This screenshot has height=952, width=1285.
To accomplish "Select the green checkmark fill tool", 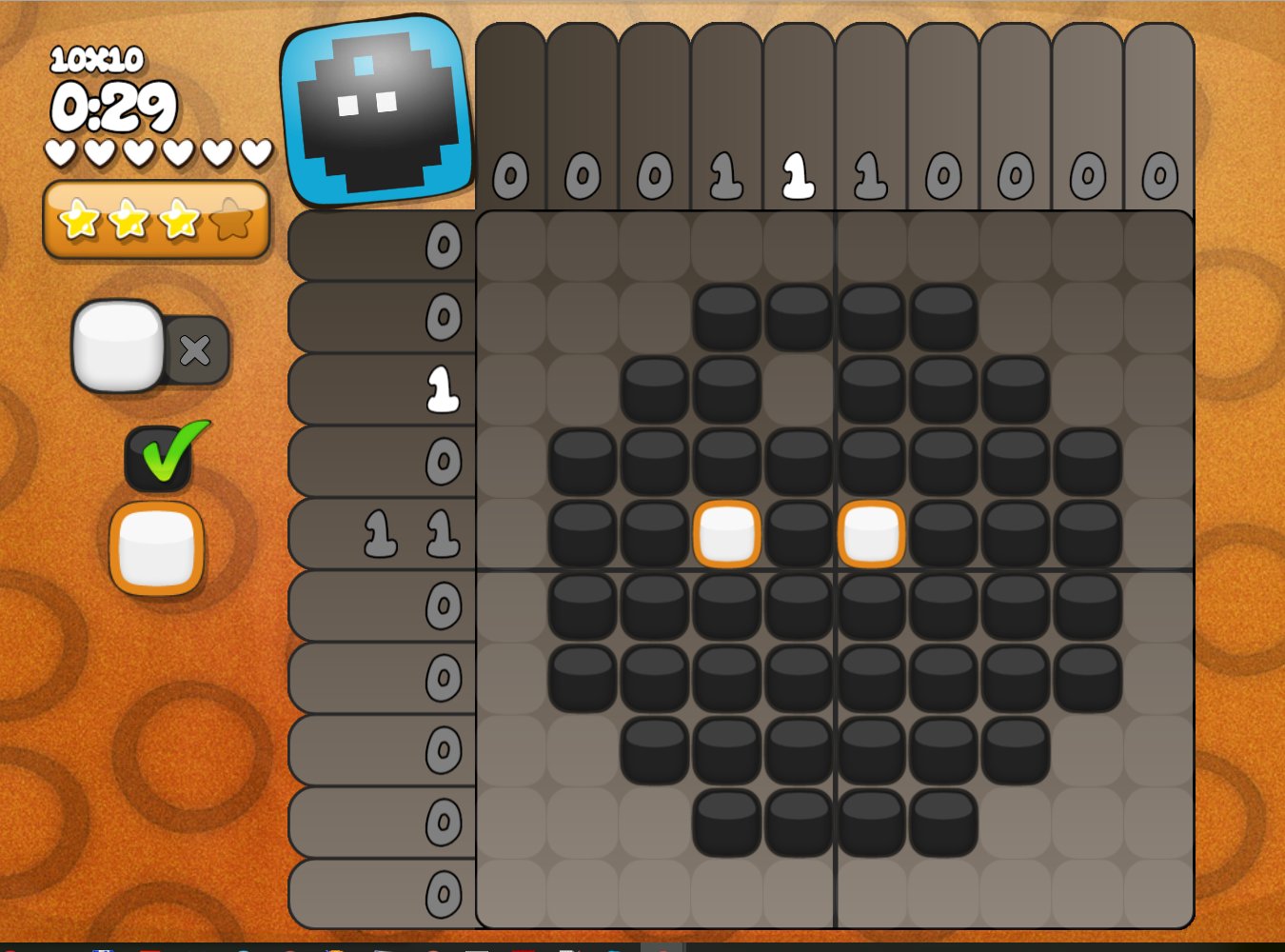I will point(162,457).
